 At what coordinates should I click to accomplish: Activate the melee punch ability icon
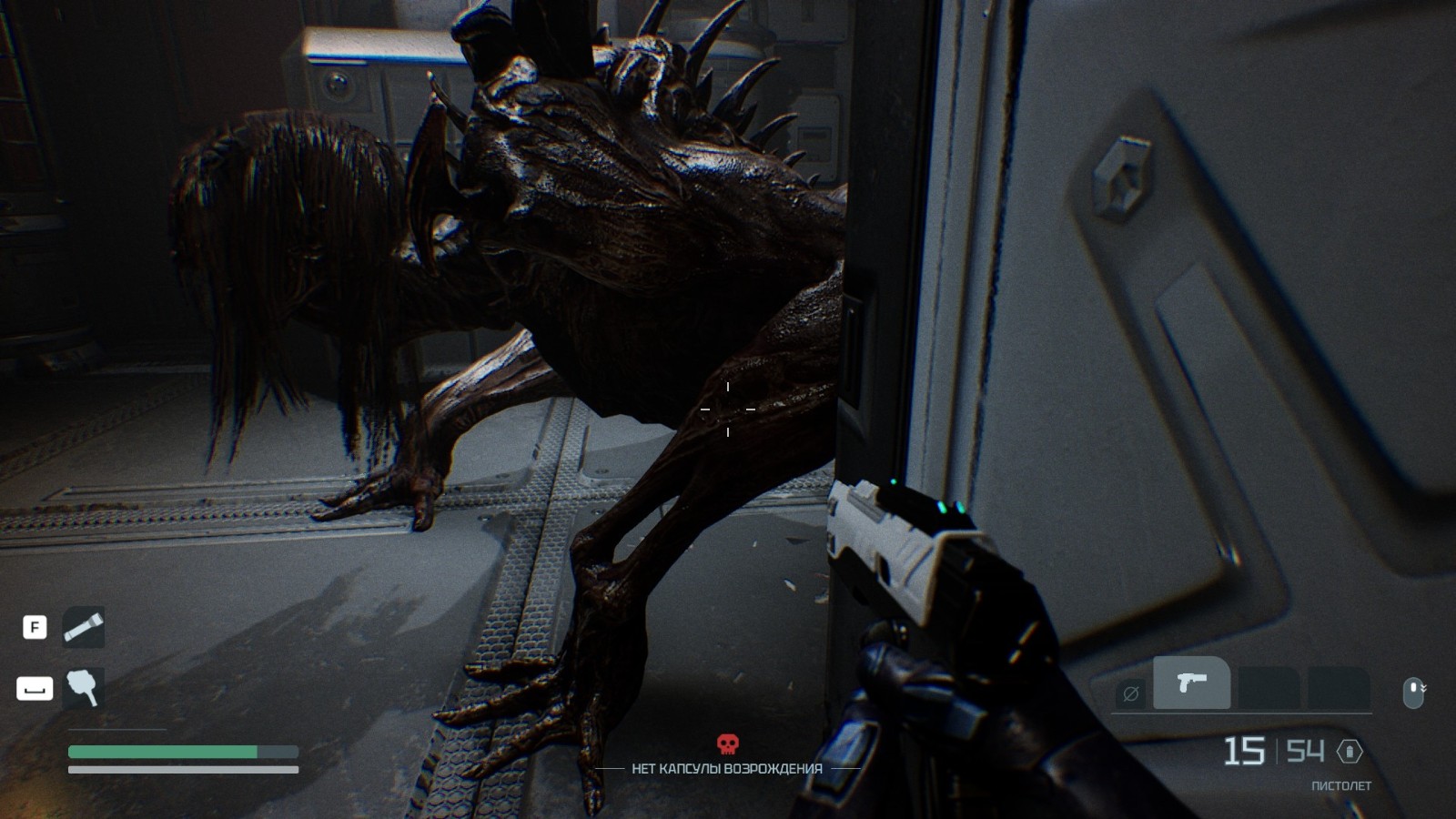click(83, 687)
